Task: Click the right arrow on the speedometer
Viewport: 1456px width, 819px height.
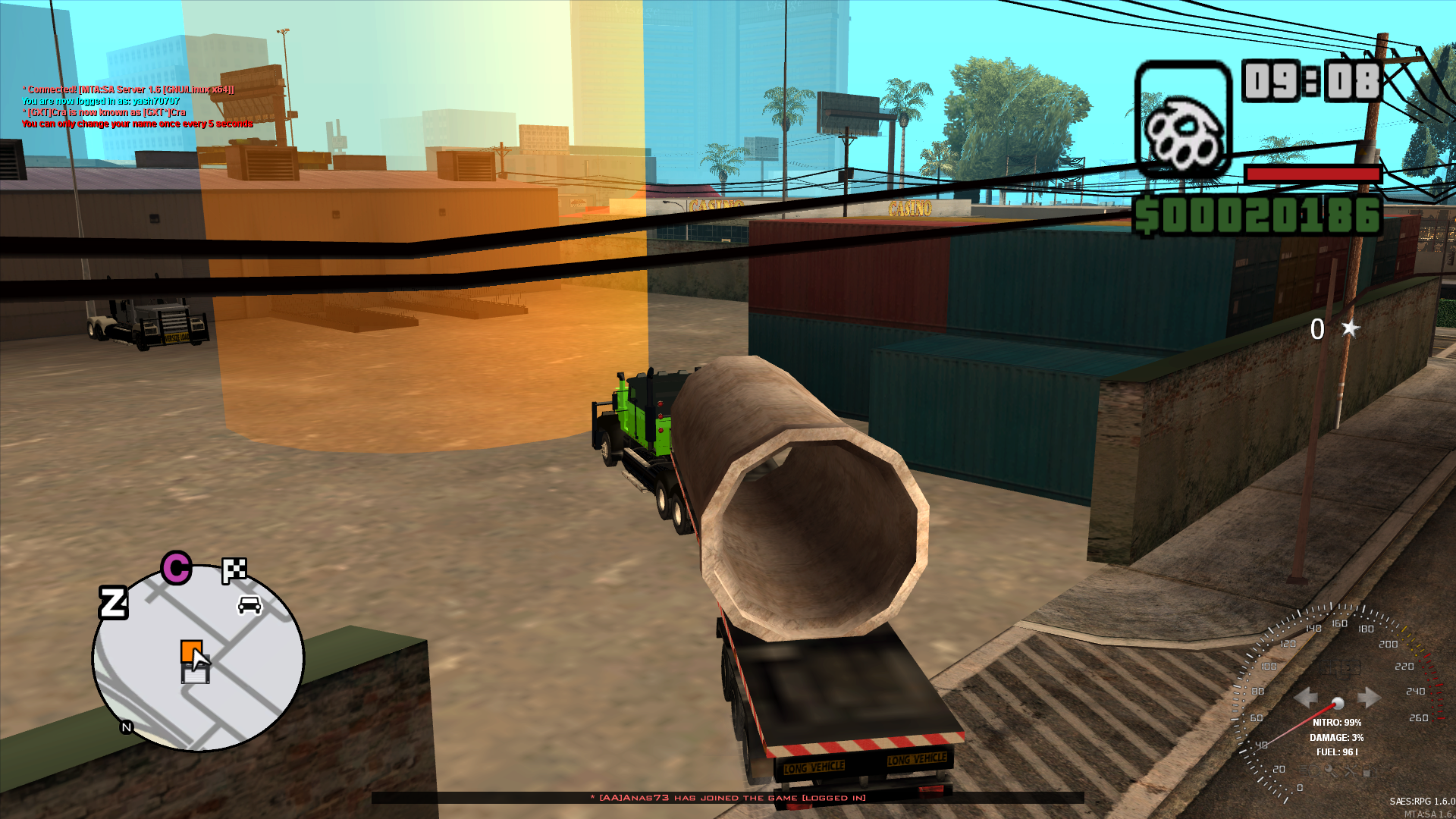Action: pos(1369,696)
